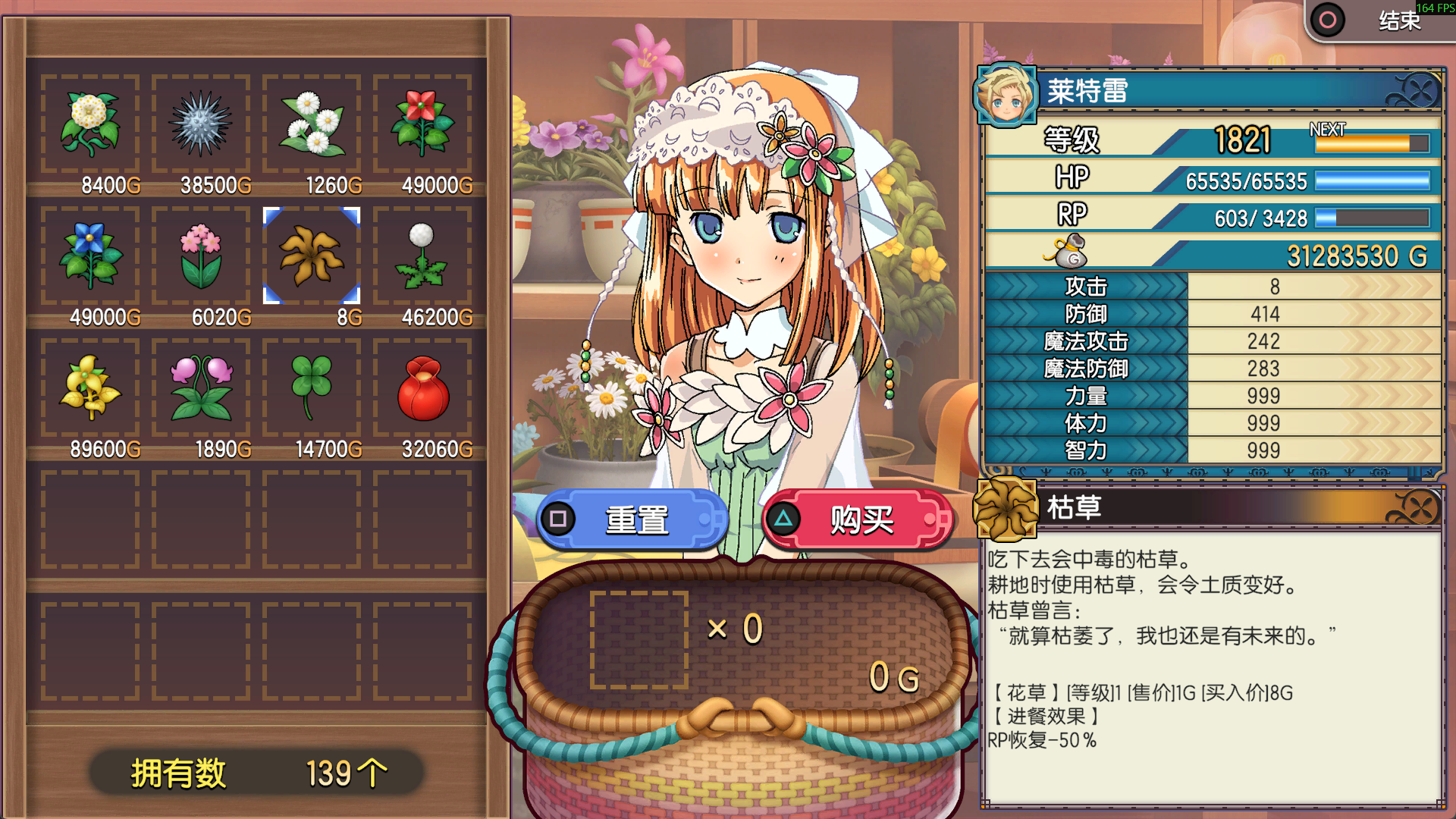1456x819 pixels.
Task: Select the yellow flower costing 89600G
Action: point(90,388)
